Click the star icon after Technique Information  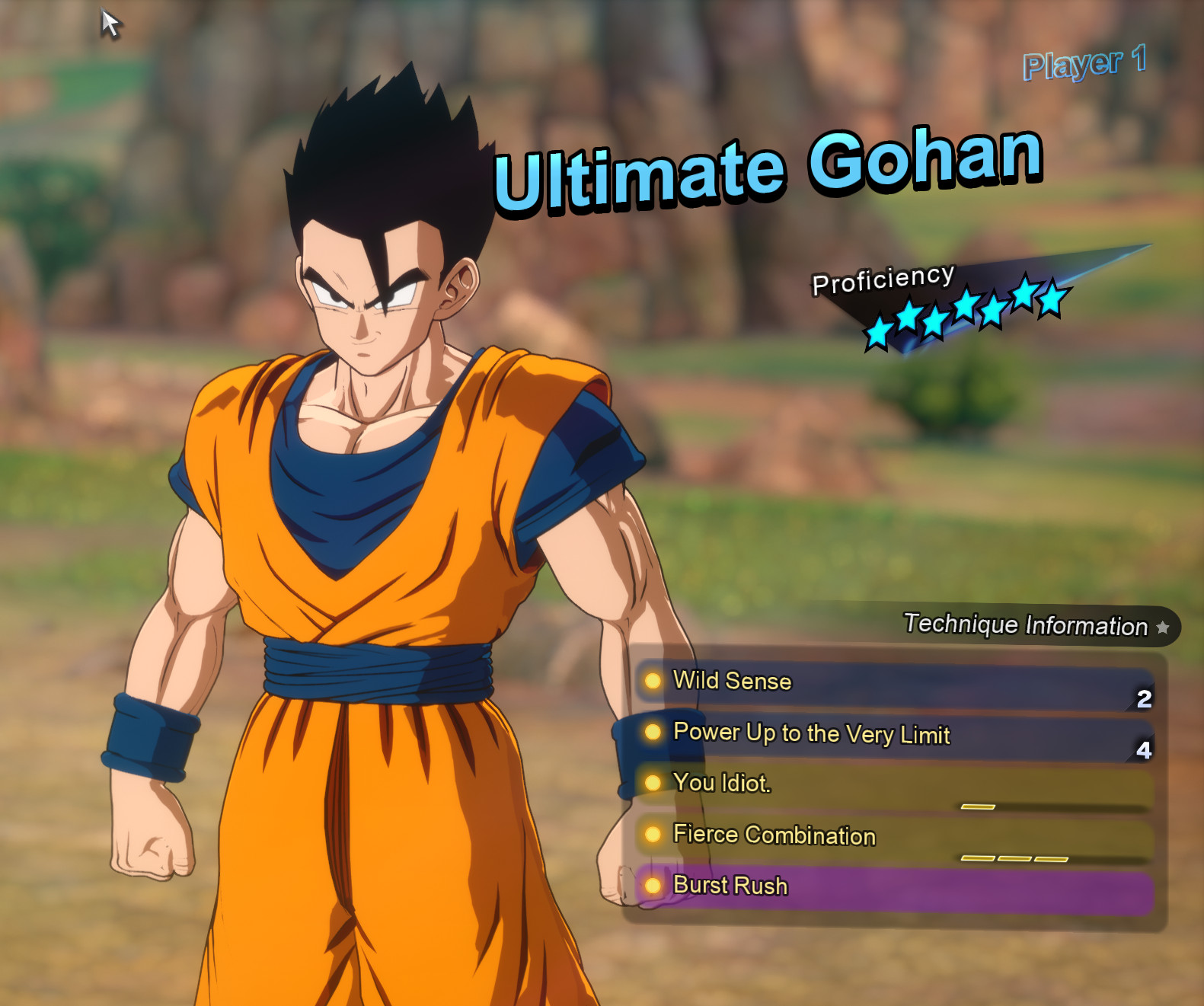[1163, 628]
